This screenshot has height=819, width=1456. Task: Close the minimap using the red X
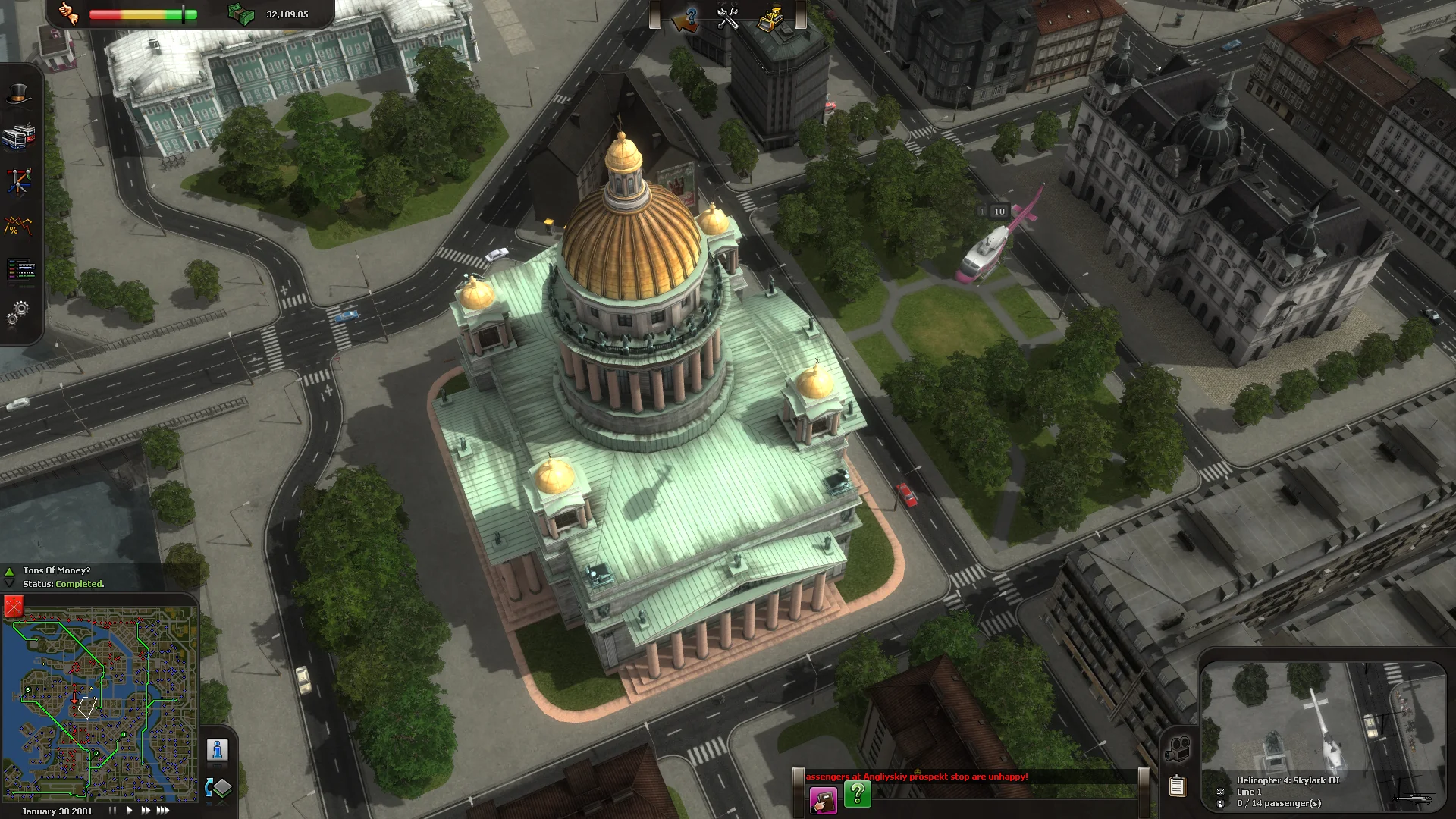[x=12, y=607]
